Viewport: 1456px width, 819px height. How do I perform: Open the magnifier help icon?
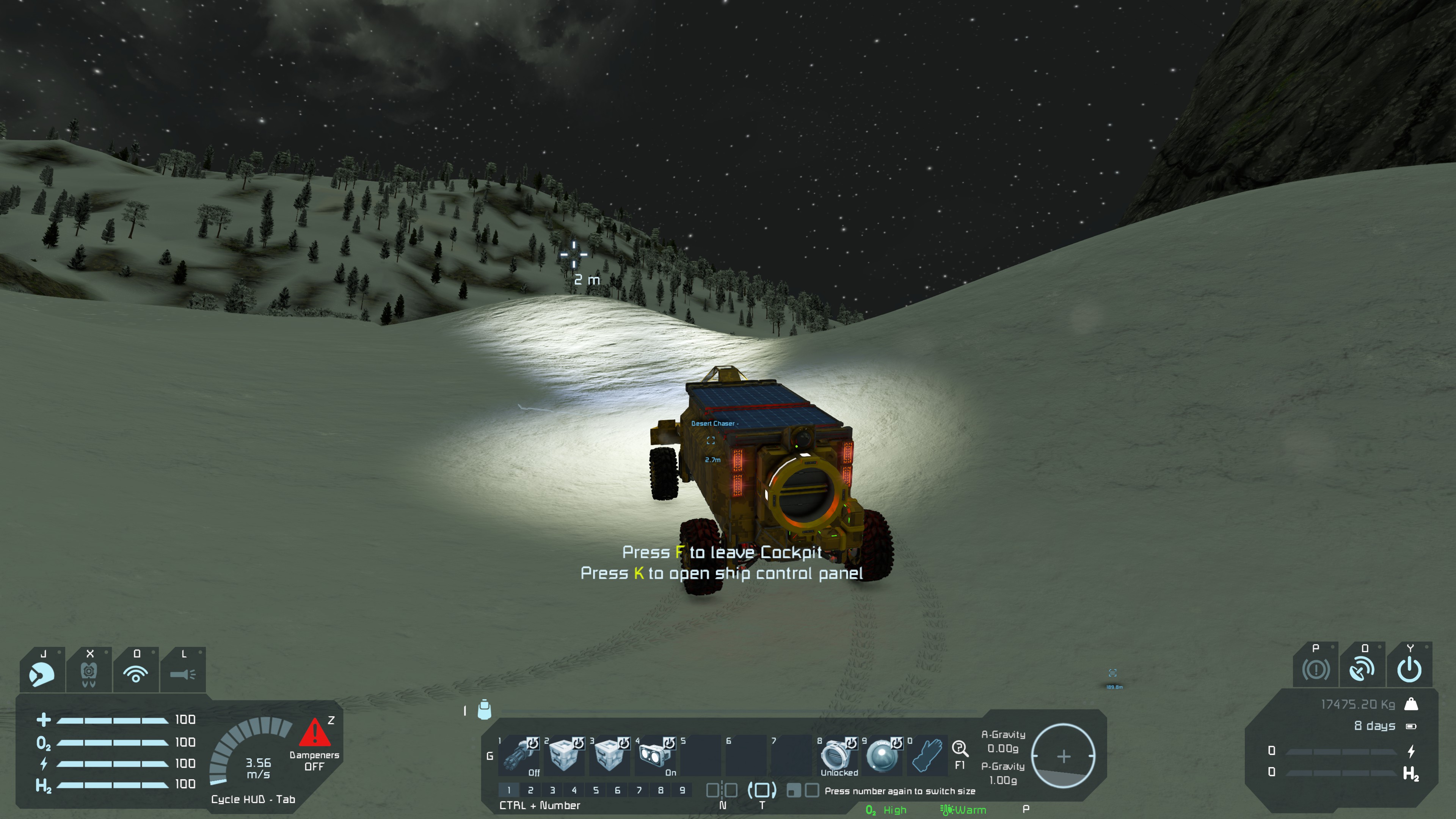[x=960, y=749]
